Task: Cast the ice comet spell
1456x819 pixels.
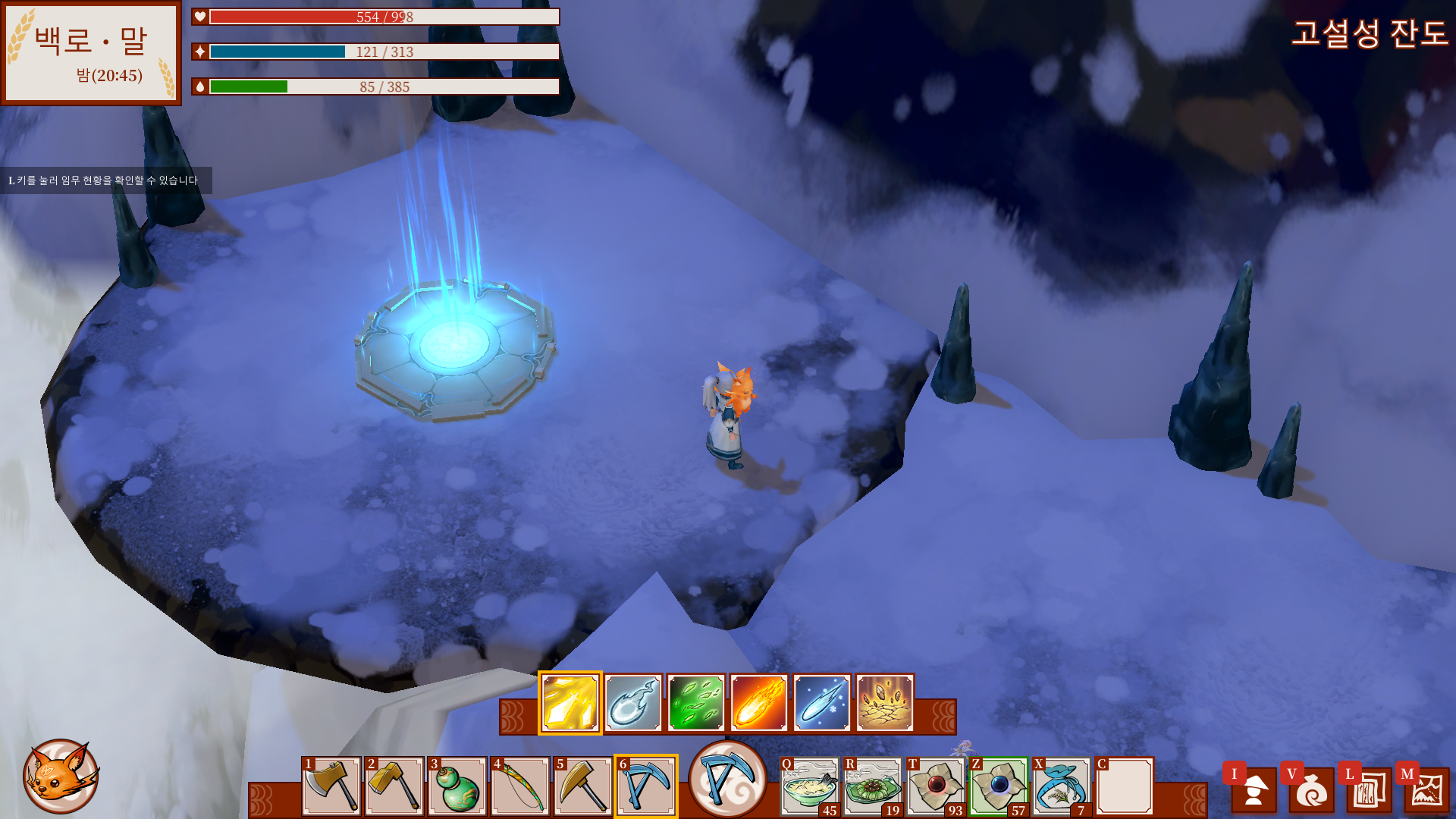Action: pos(822,703)
